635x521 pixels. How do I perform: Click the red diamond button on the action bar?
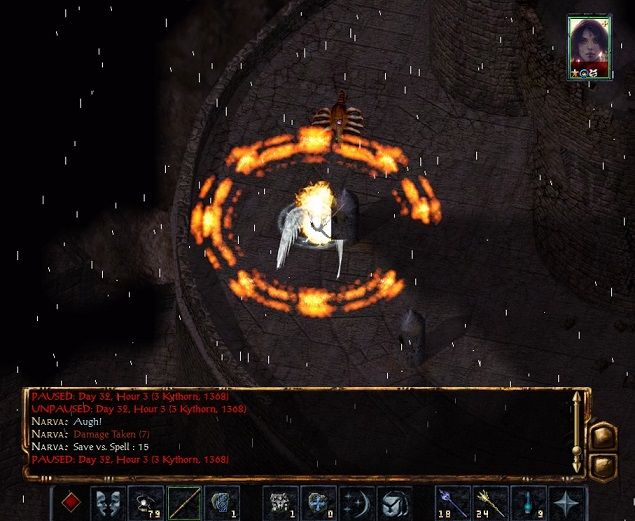coord(69,501)
